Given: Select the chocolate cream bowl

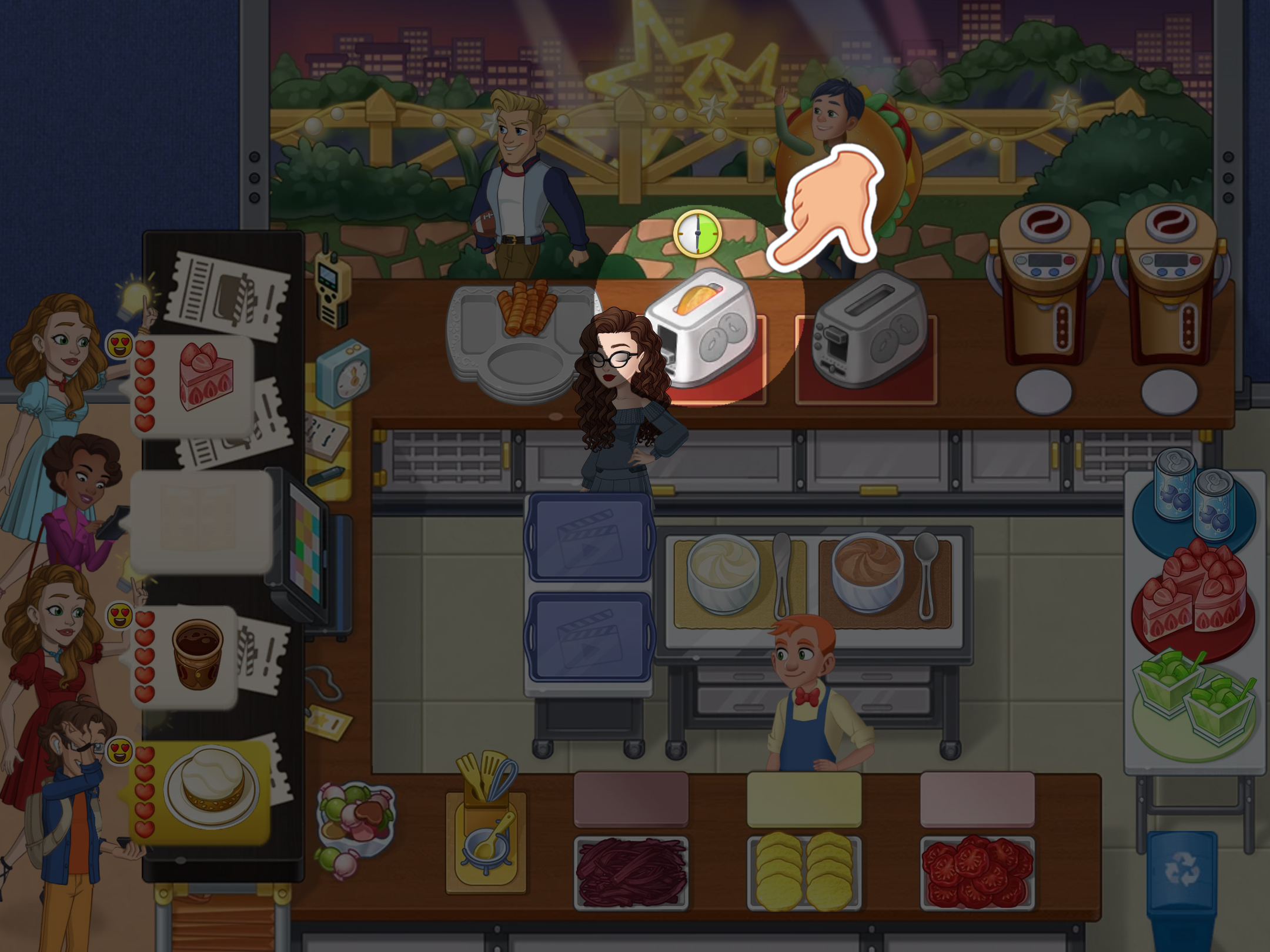Looking at the screenshot, I should point(867,573).
